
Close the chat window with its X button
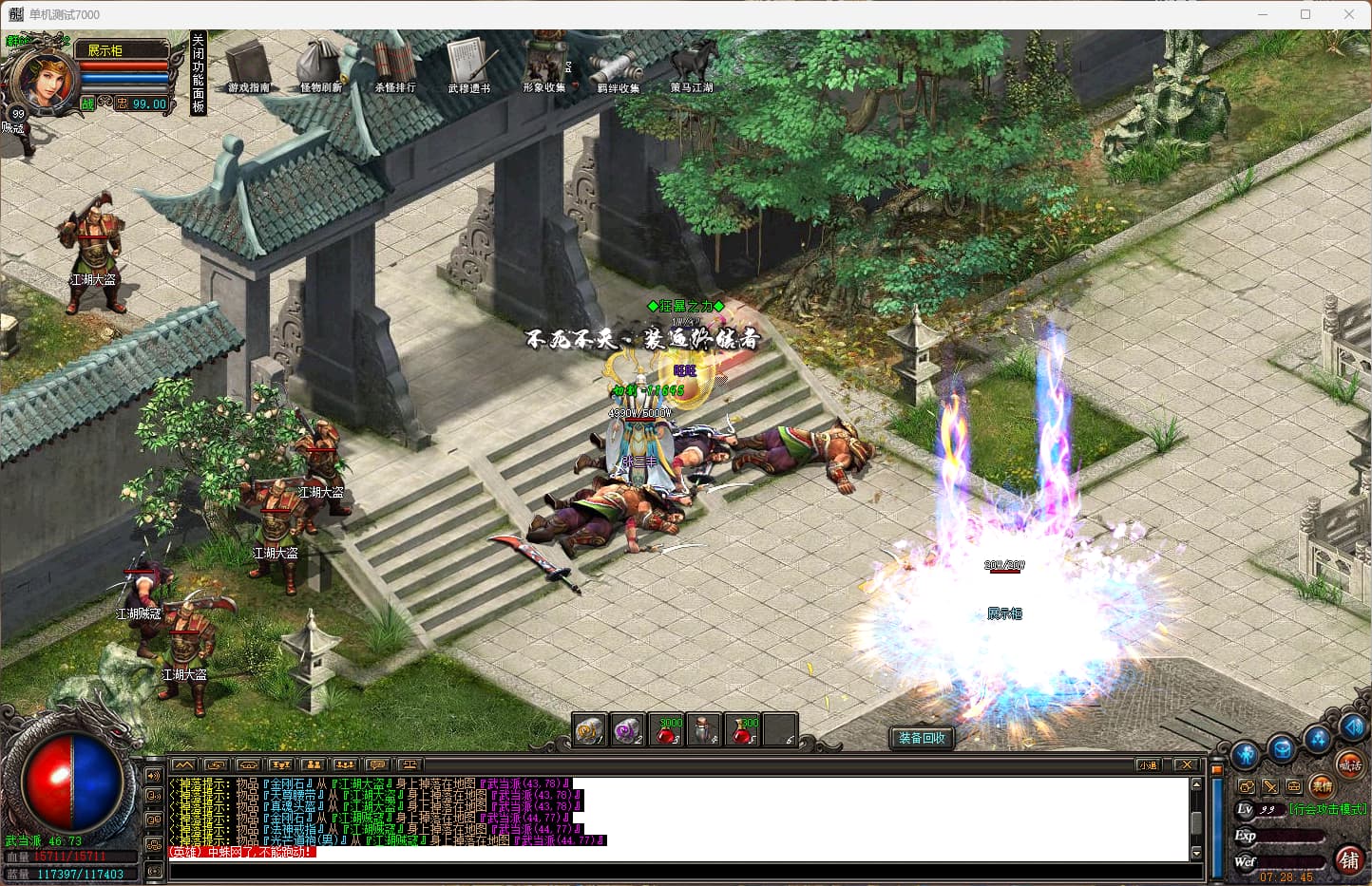pos(1185,764)
